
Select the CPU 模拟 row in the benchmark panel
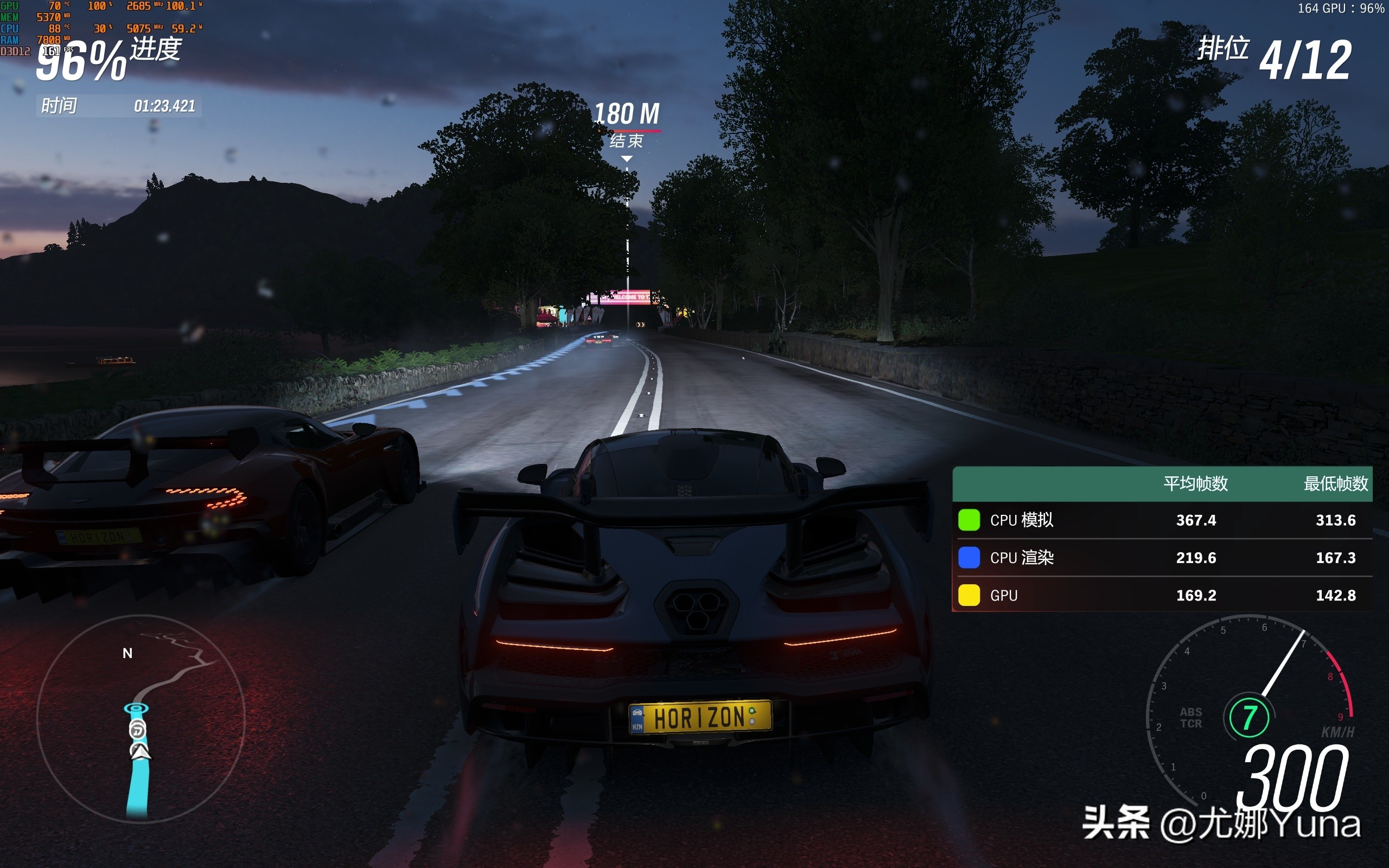pyautogui.click(x=1162, y=520)
